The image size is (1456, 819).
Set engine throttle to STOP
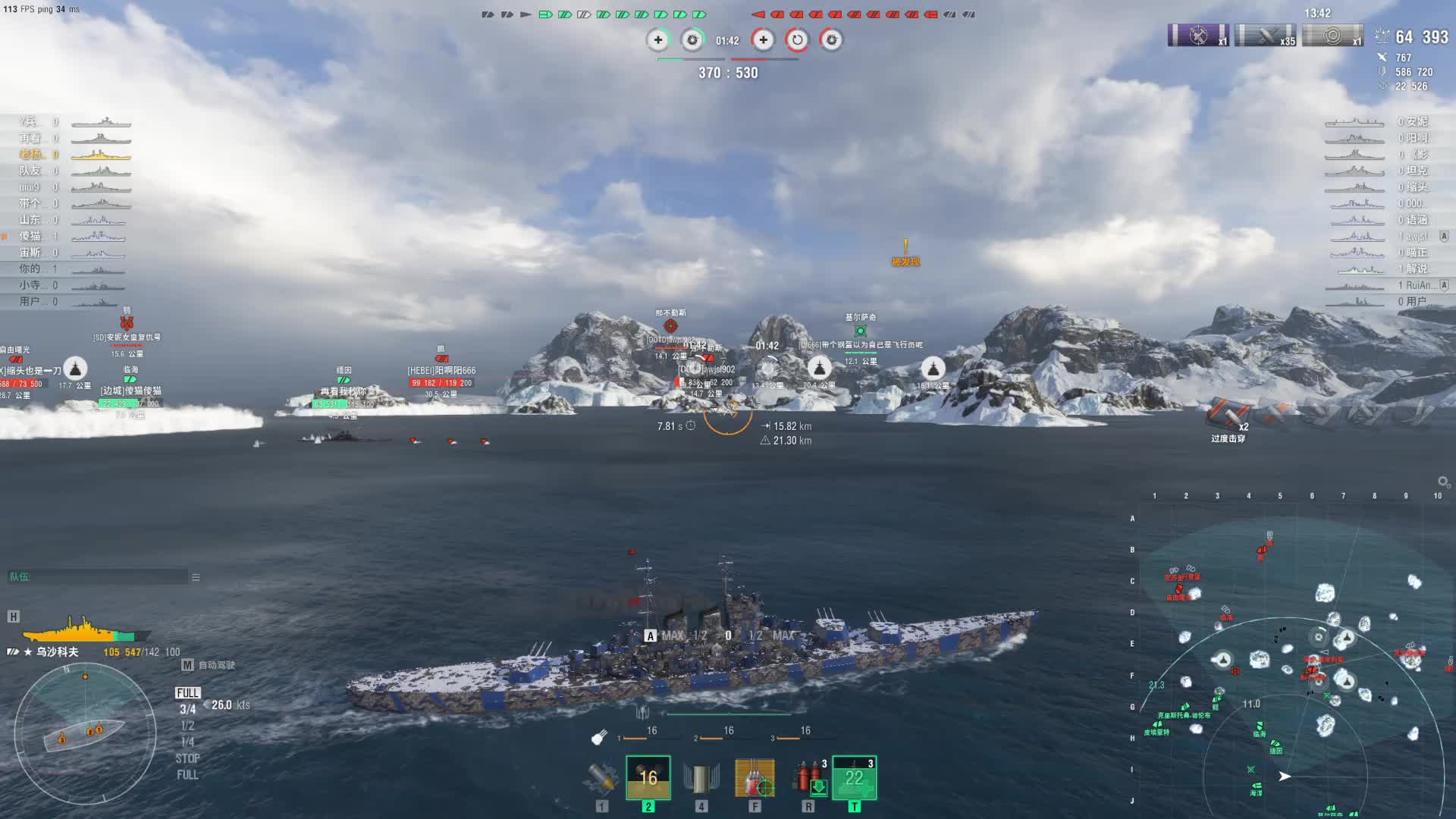[x=187, y=758]
